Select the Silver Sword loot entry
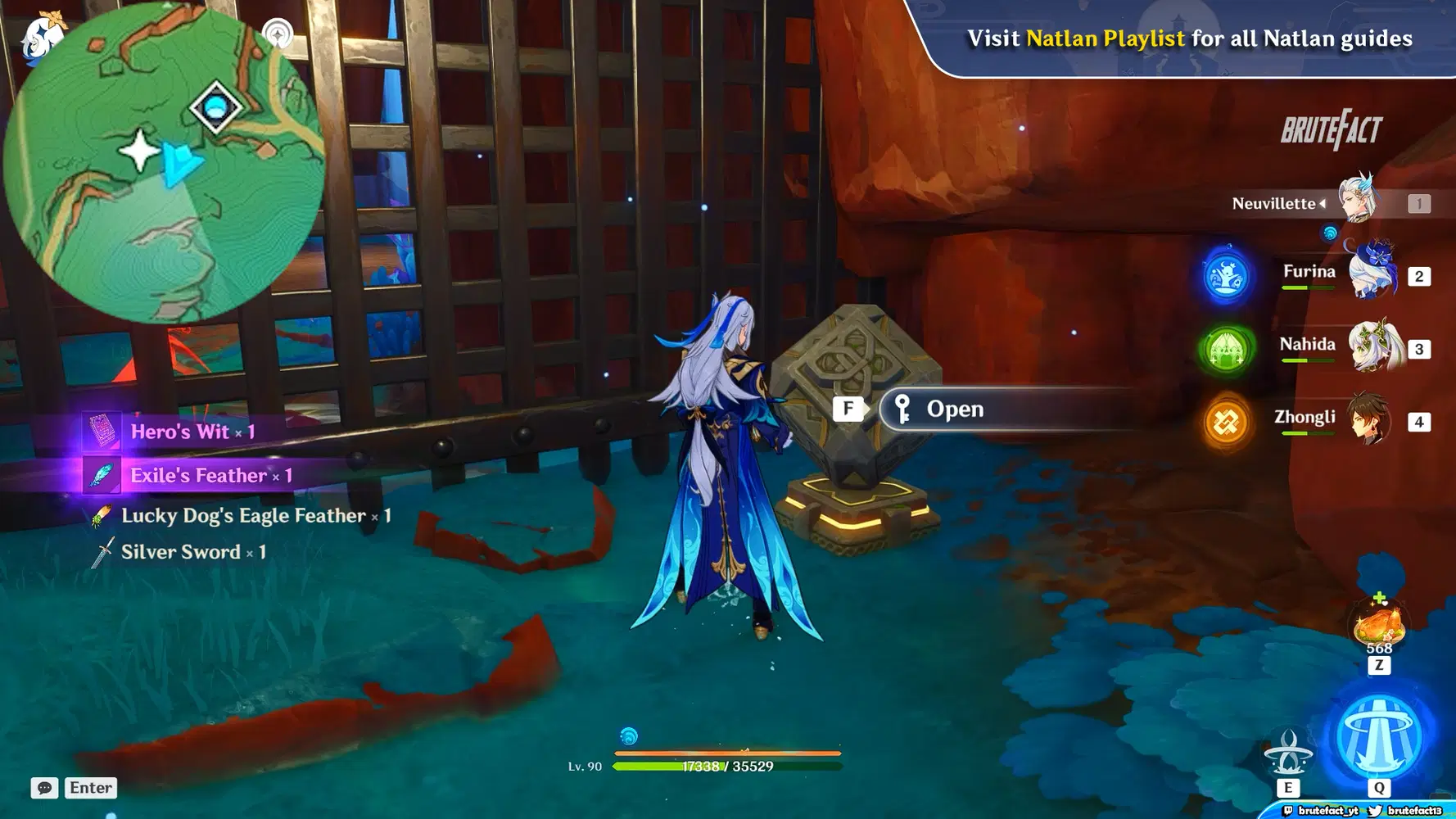The height and width of the screenshot is (819, 1456). click(184, 551)
